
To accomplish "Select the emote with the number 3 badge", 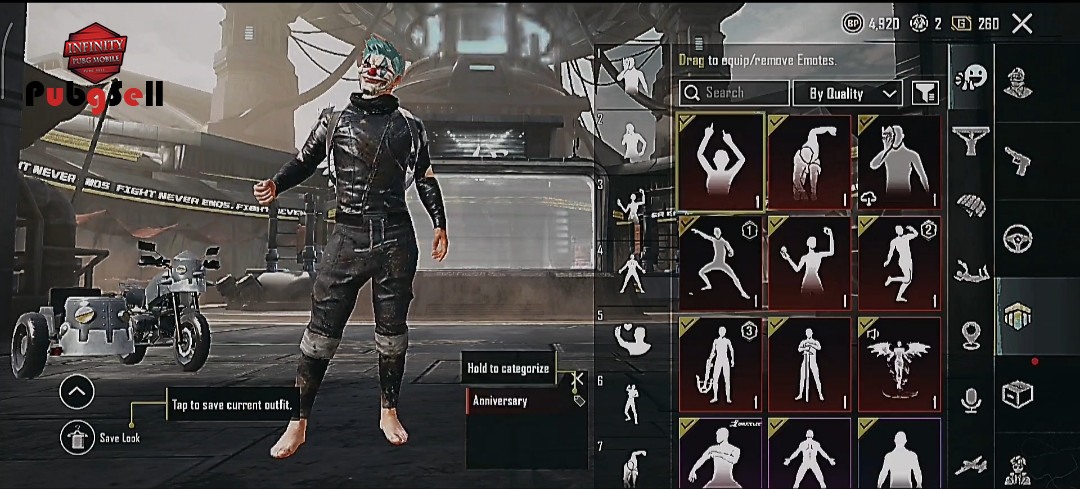I will [x=720, y=364].
